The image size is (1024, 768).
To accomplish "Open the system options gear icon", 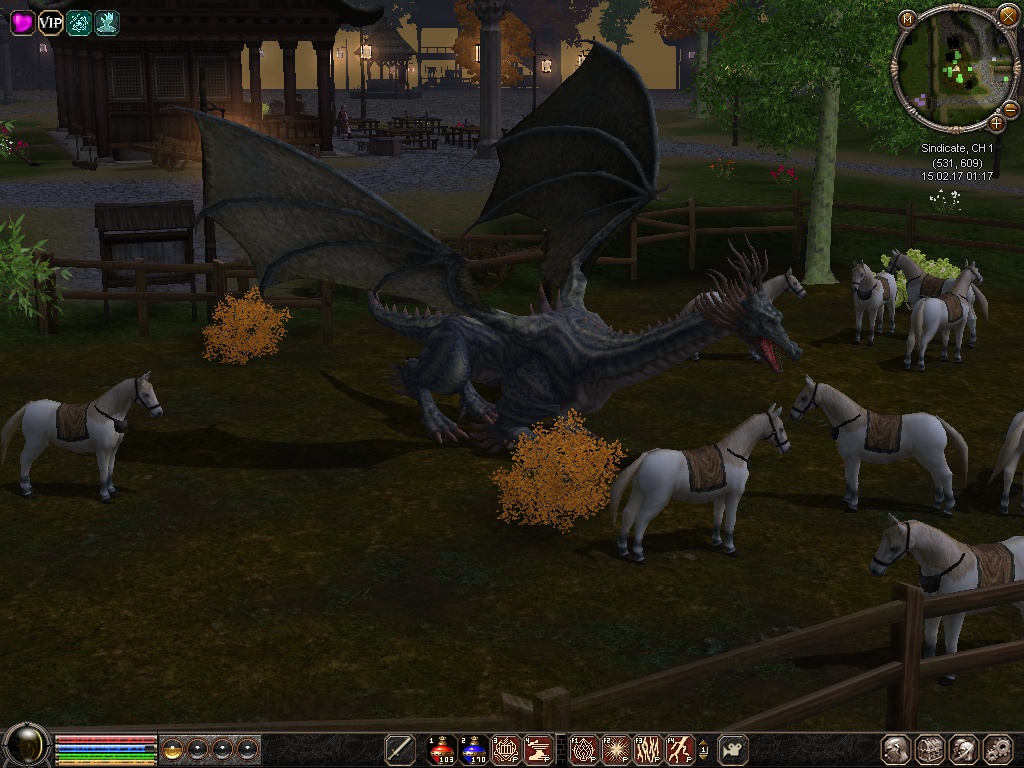I will click(x=998, y=749).
